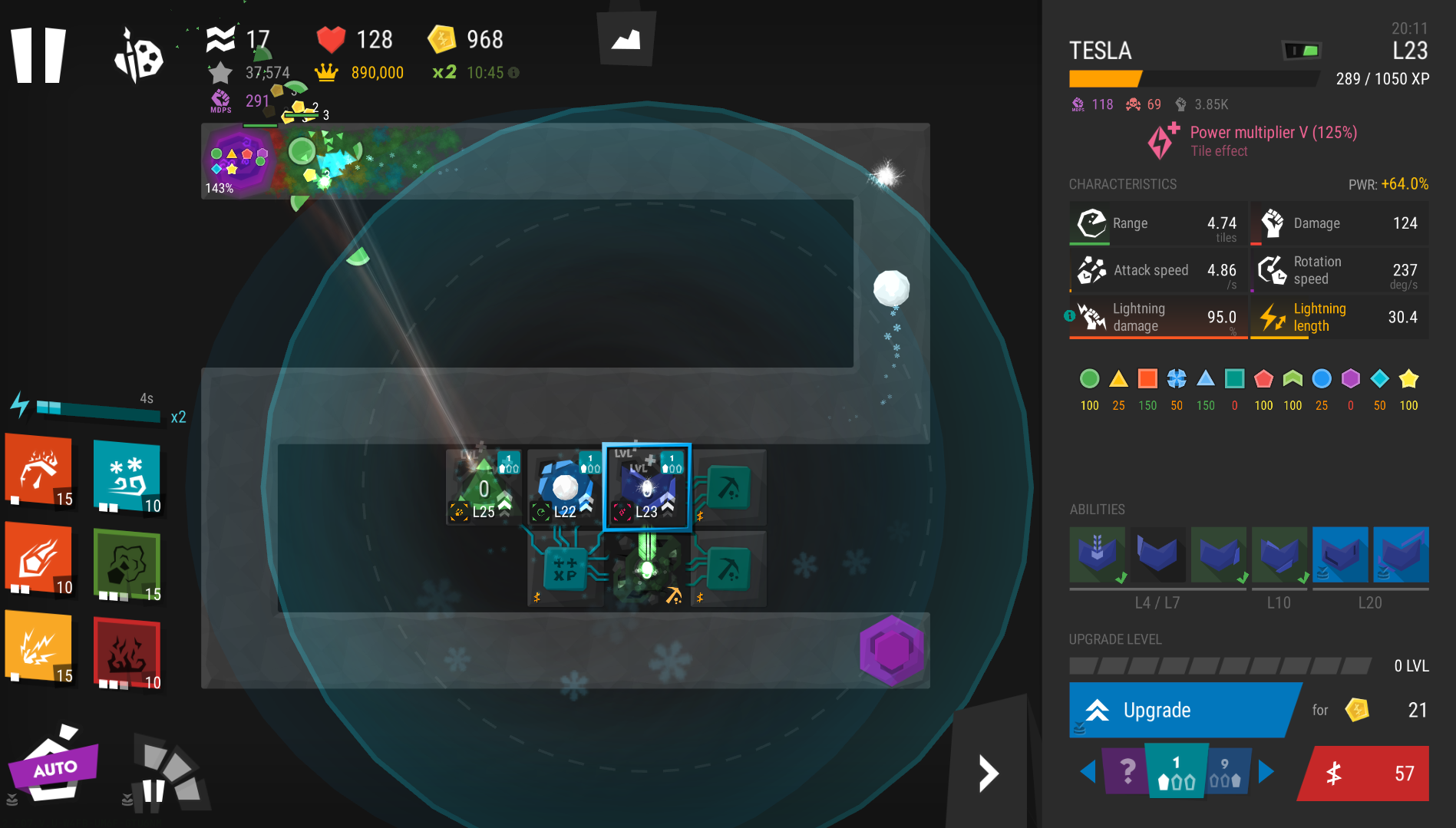Screen dimensions: 1456x828
Task: Use the teal blizzard snowflake ability
Action: tap(127, 477)
